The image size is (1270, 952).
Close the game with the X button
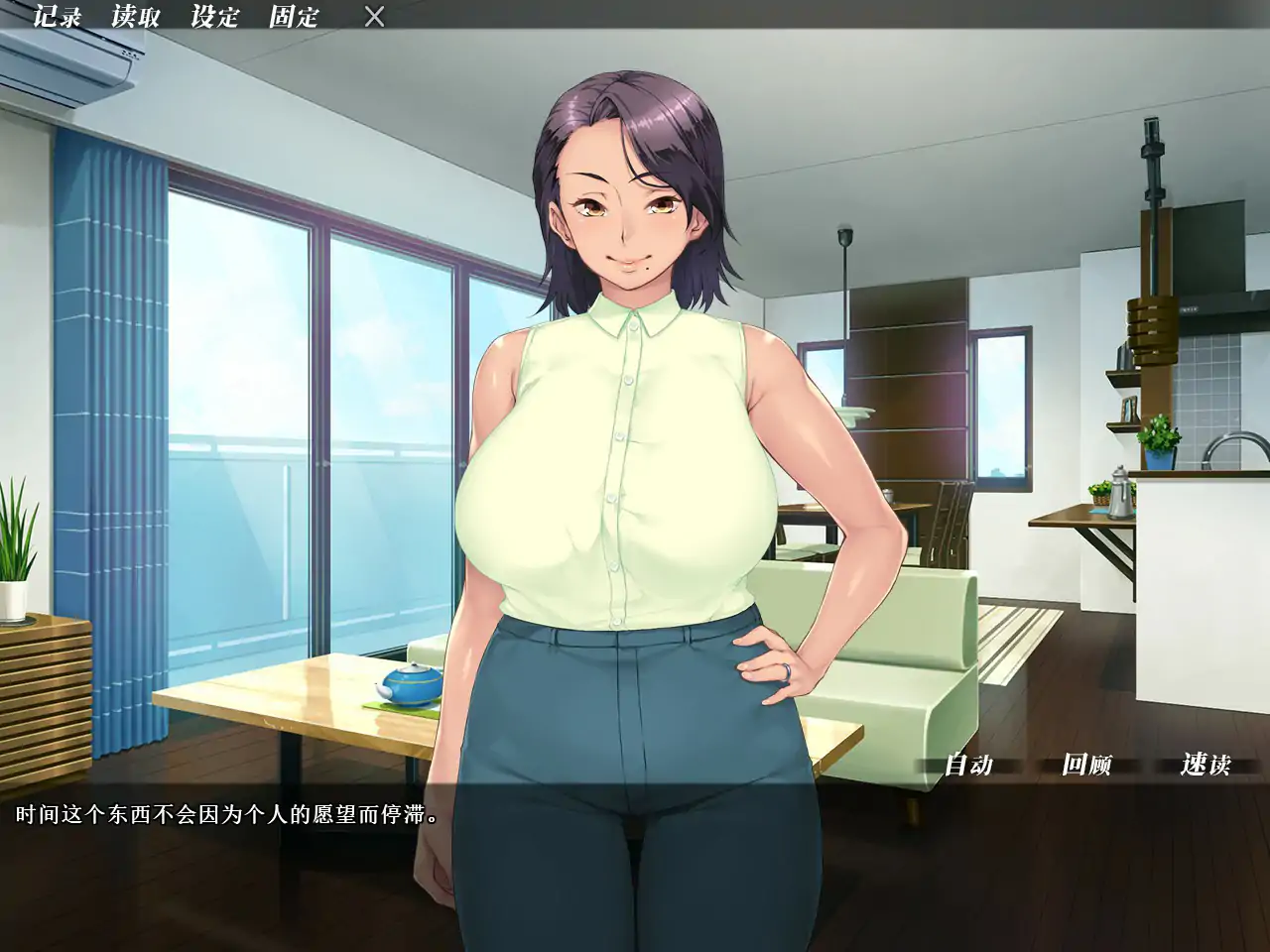[x=373, y=17]
